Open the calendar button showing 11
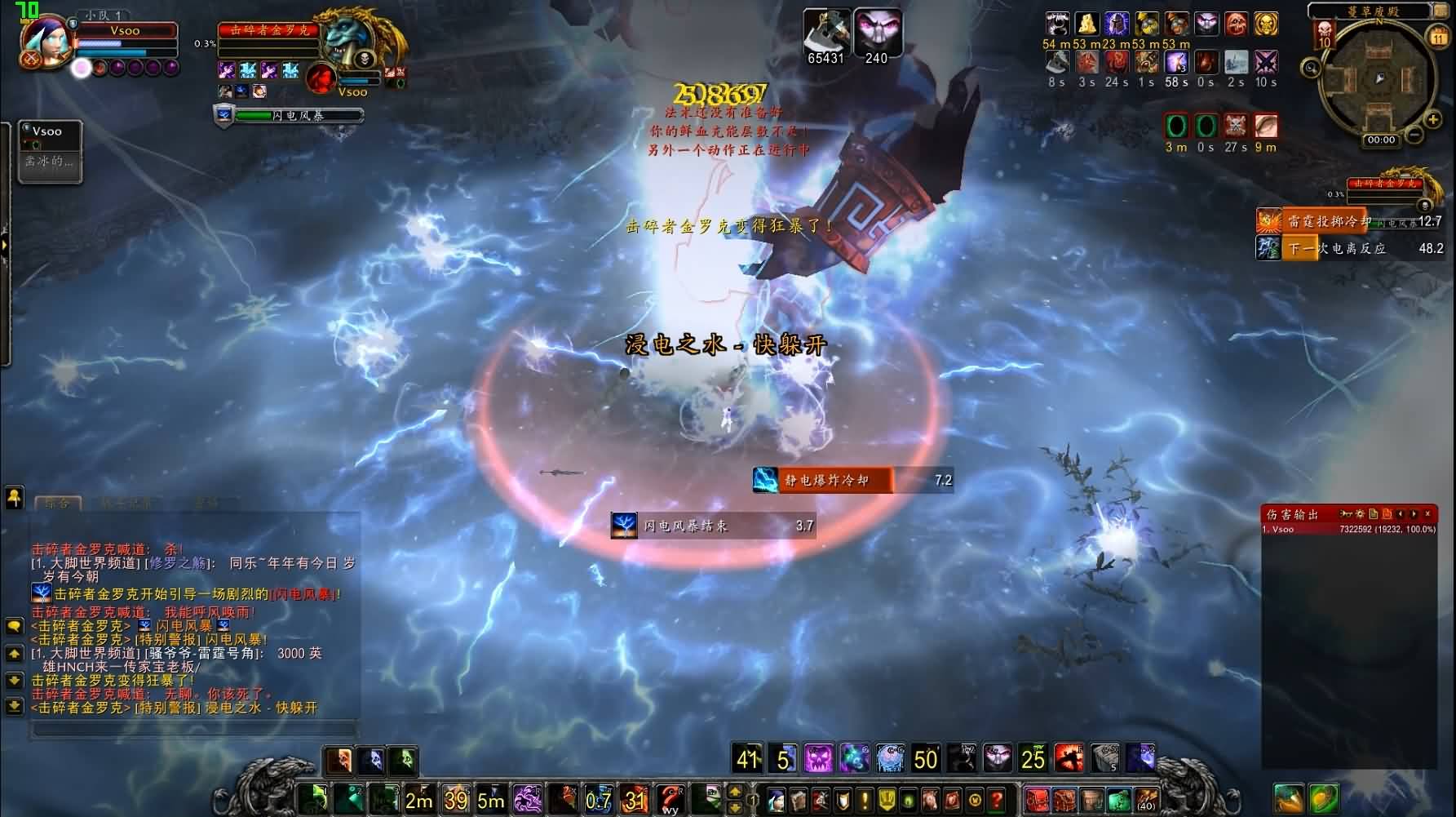Image resolution: width=1456 pixels, height=817 pixels. (x=1437, y=38)
